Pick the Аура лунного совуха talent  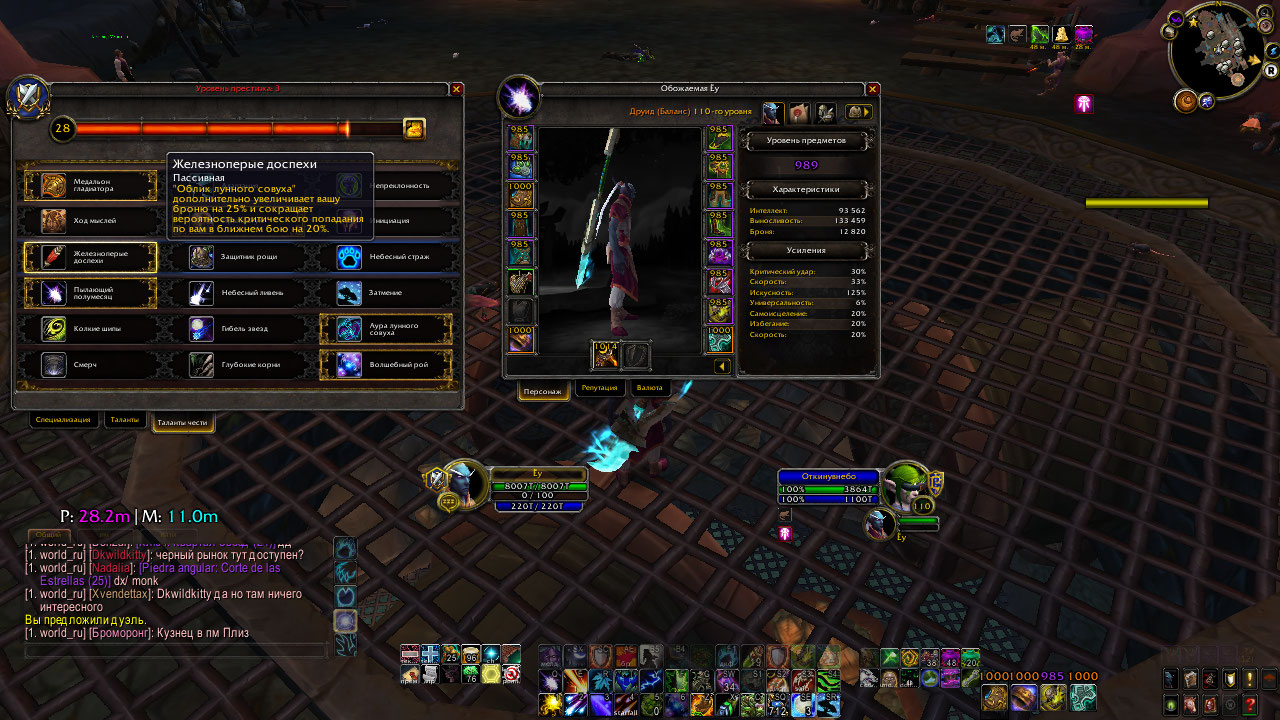tap(385, 329)
